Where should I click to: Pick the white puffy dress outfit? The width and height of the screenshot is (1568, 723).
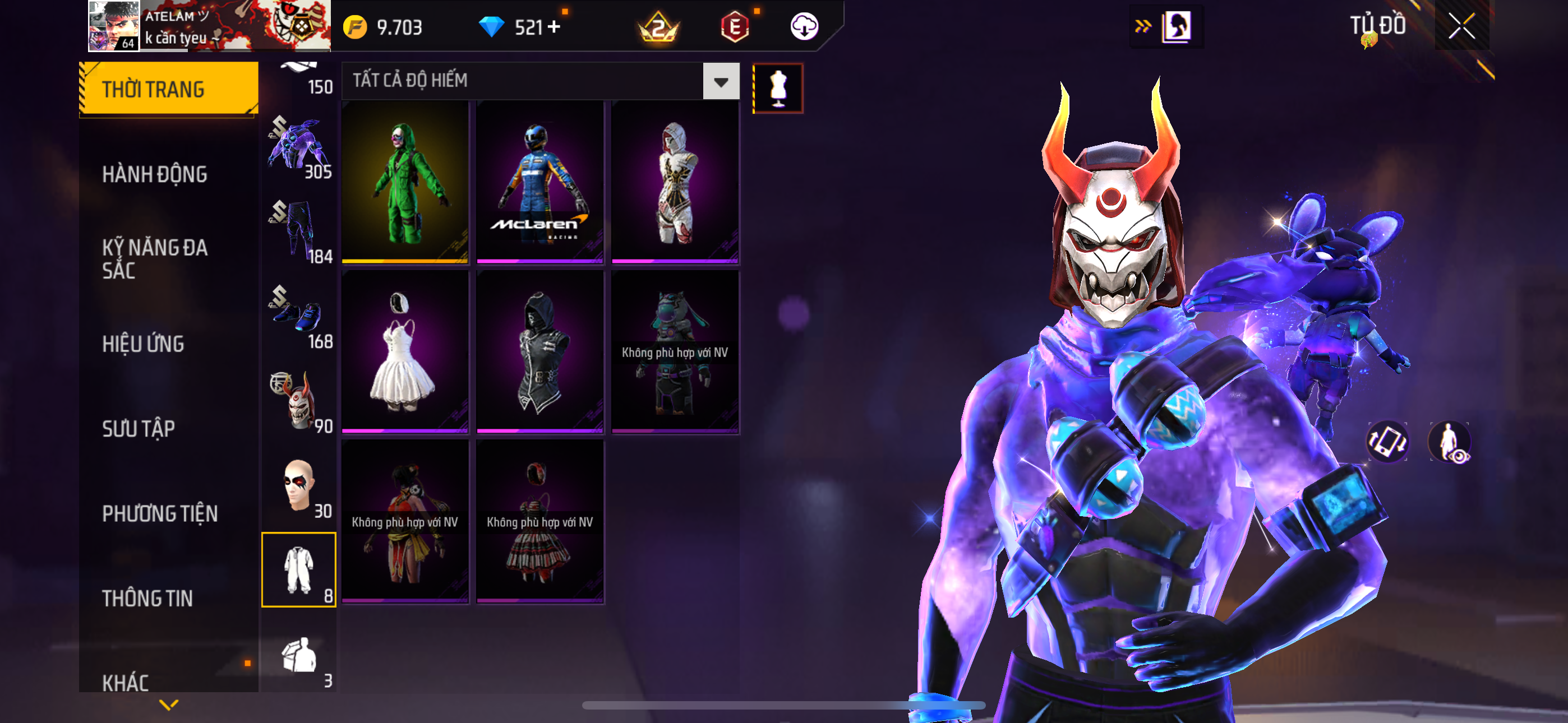pyautogui.click(x=405, y=352)
